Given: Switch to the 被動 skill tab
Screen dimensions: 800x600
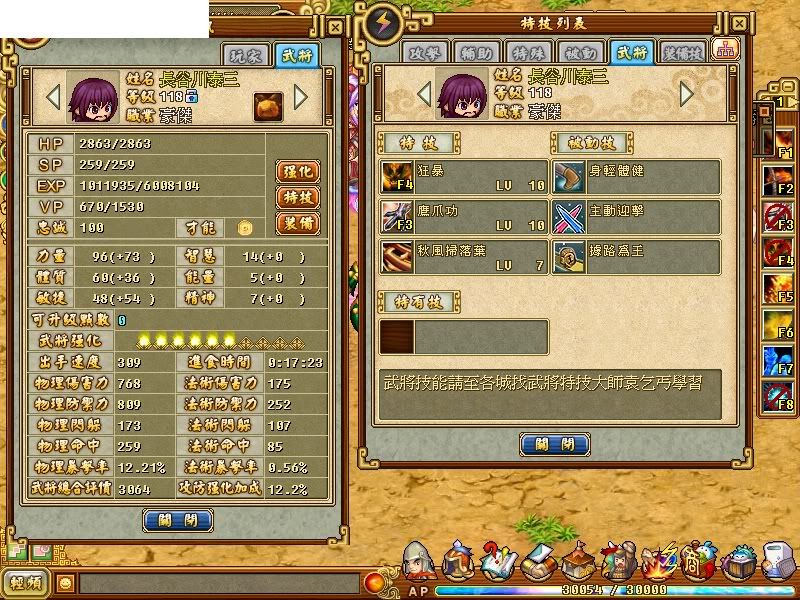Looking at the screenshot, I should [x=578, y=53].
